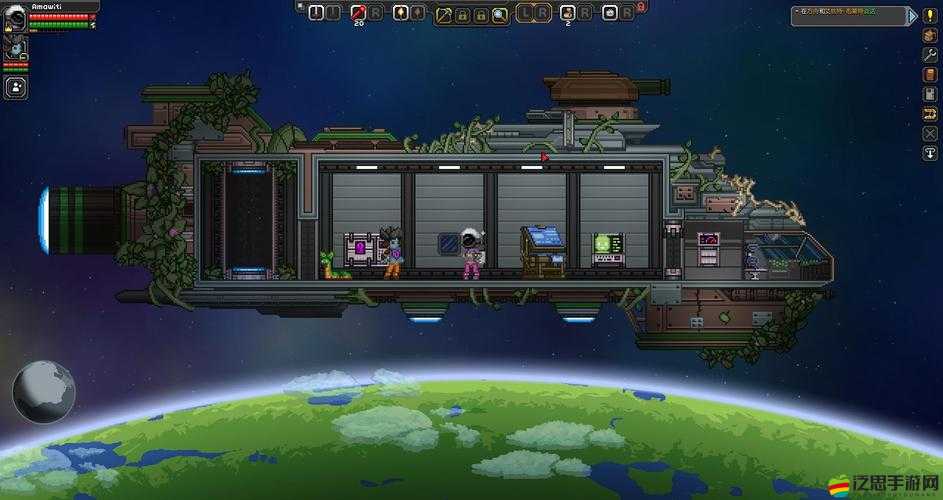The width and height of the screenshot is (943, 500).
Task: Open the inventory box icon
Action: click(x=930, y=36)
